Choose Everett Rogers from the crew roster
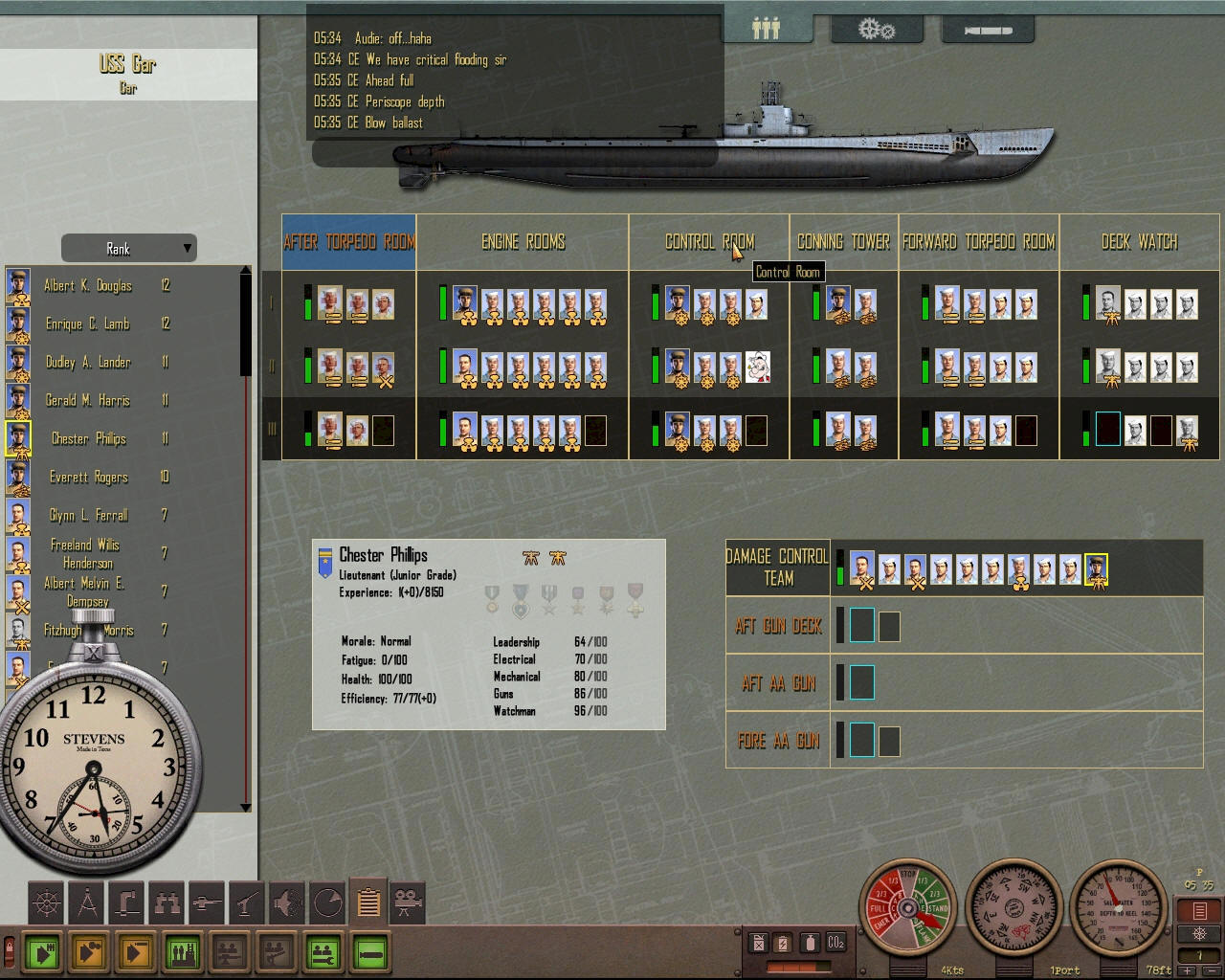Viewport: 1225px width, 980px height. point(88,478)
